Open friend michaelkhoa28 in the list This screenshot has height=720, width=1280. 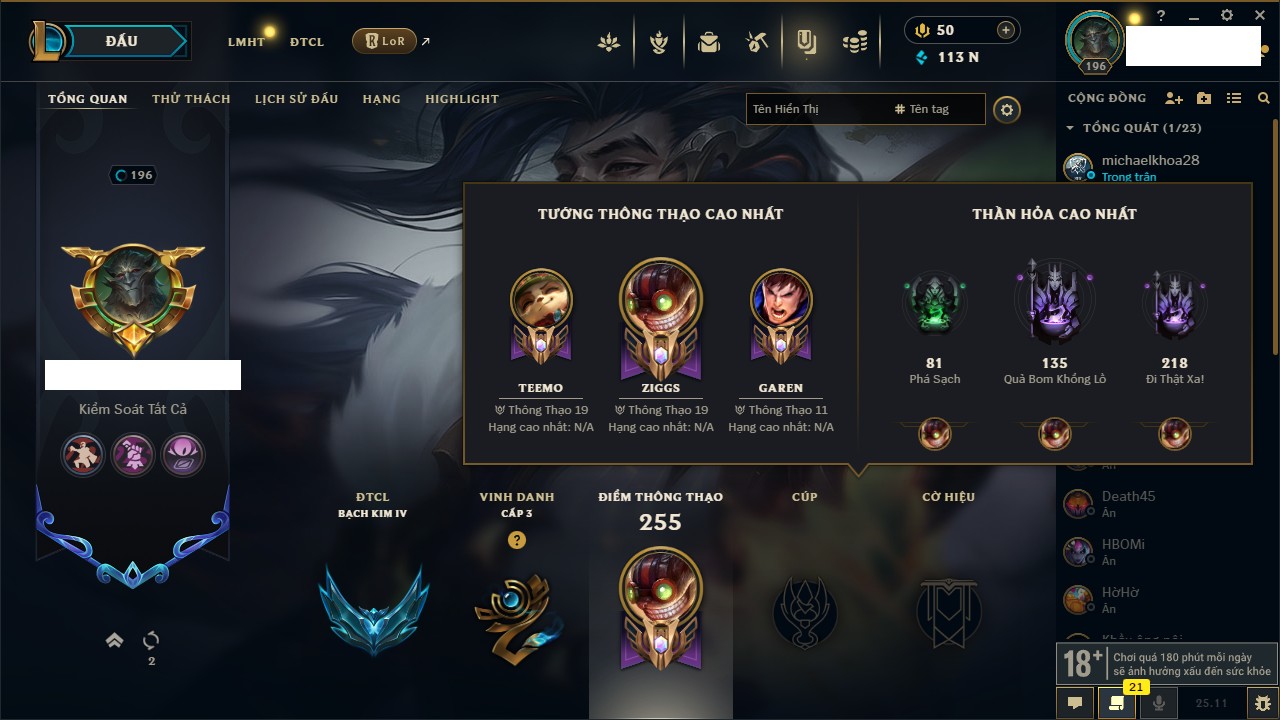pos(1150,160)
